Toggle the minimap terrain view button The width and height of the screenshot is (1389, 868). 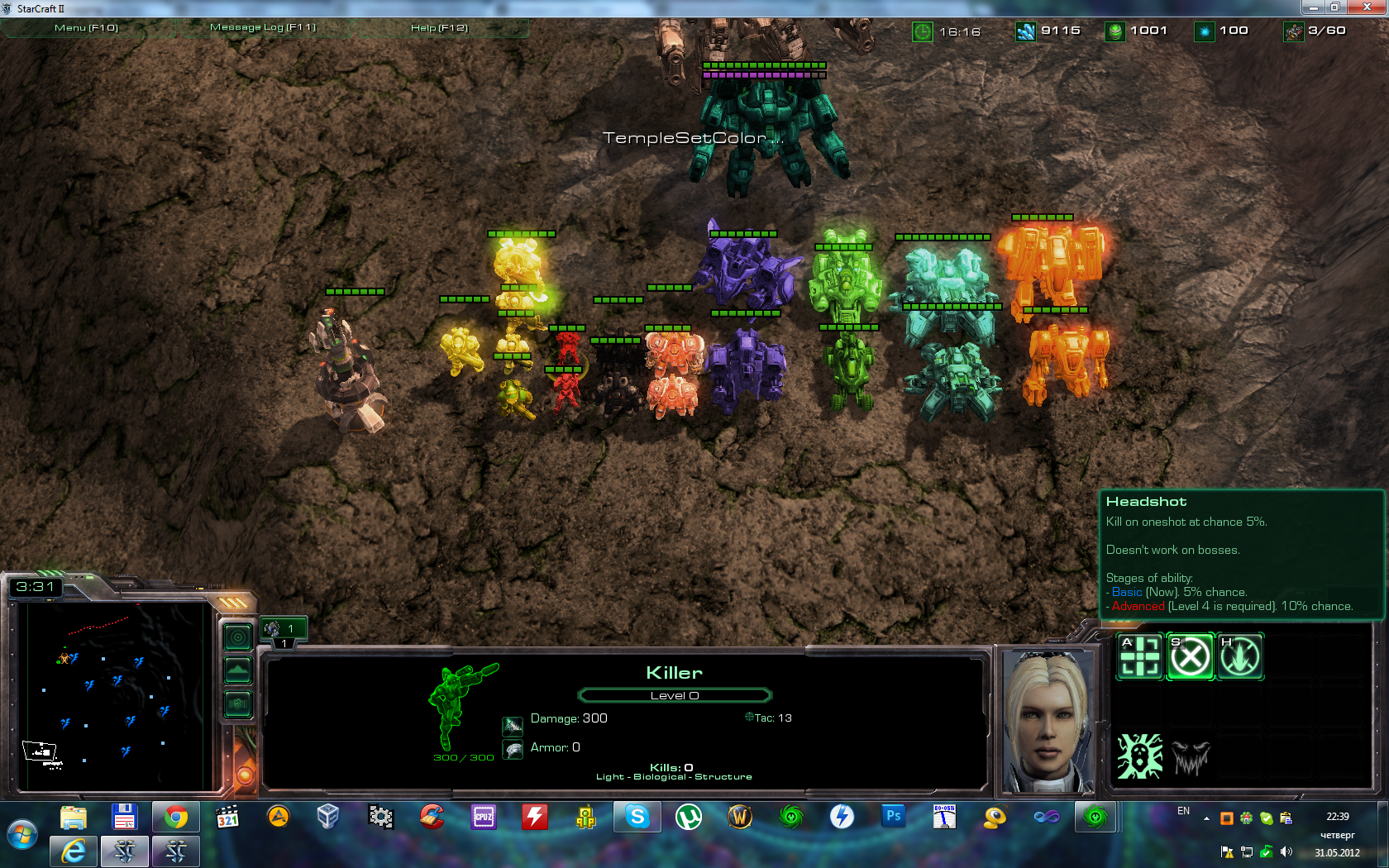pos(238,670)
